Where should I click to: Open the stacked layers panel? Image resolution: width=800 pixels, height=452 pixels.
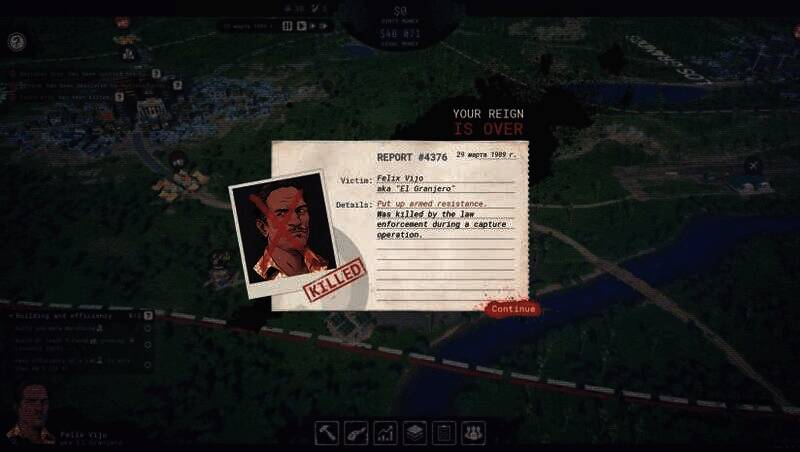click(x=415, y=432)
